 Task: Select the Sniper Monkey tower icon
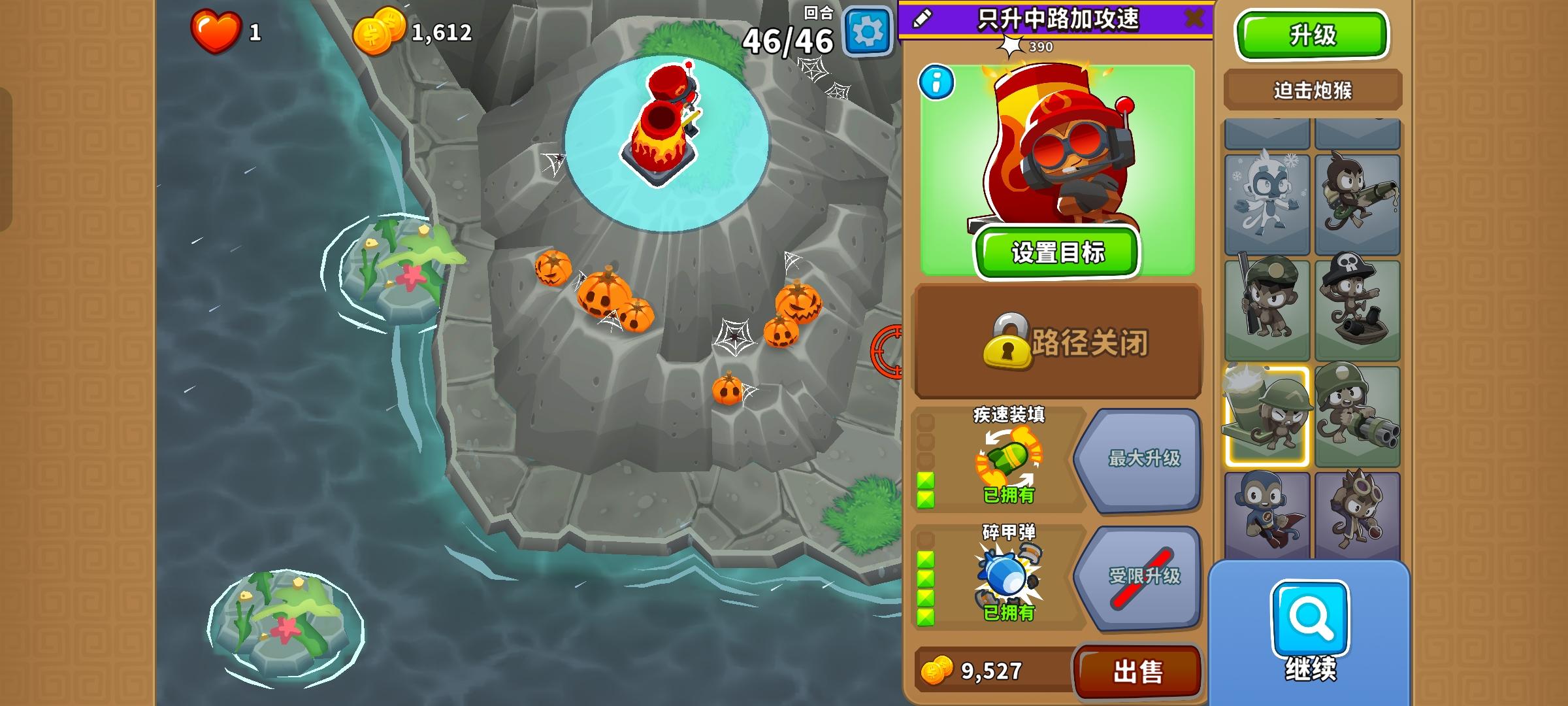pyautogui.click(x=1269, y=307)
